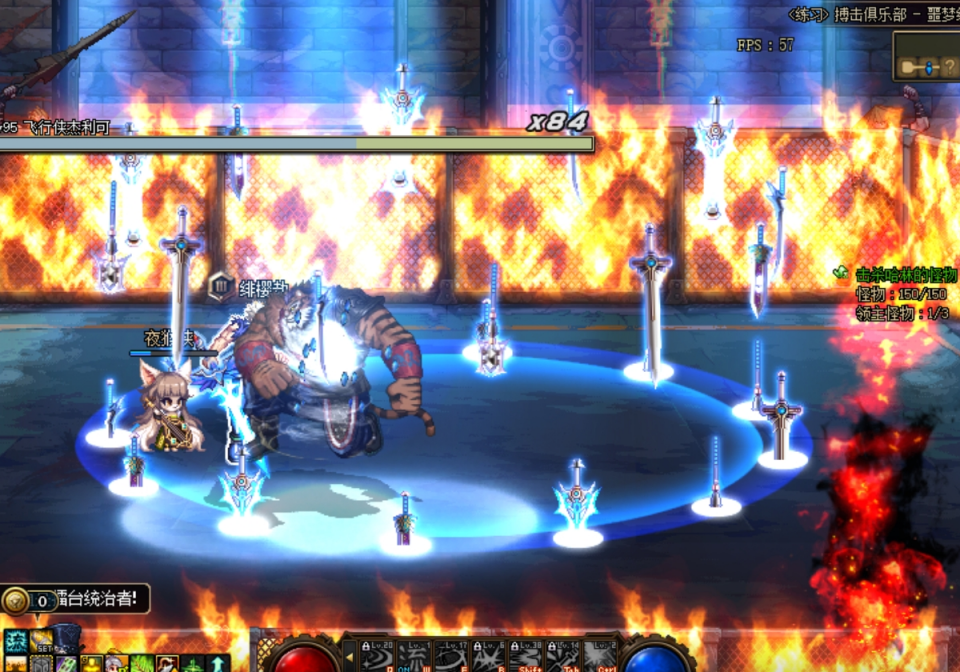Viewport: 960px width, 672px height.
Task: Select the green leaf buff icon
Action: click(143, 664)
